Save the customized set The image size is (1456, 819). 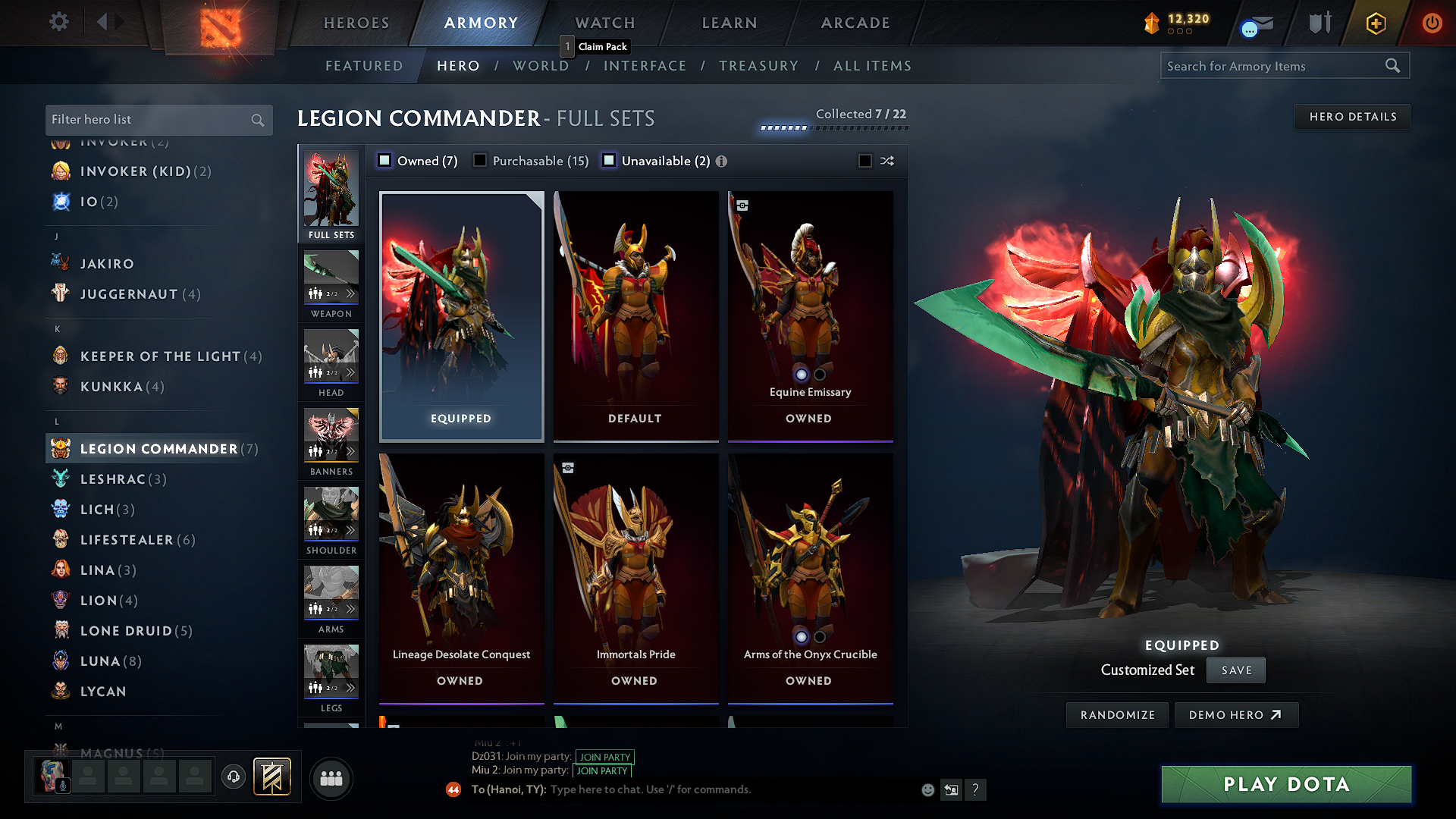[x=1236, y=670]
